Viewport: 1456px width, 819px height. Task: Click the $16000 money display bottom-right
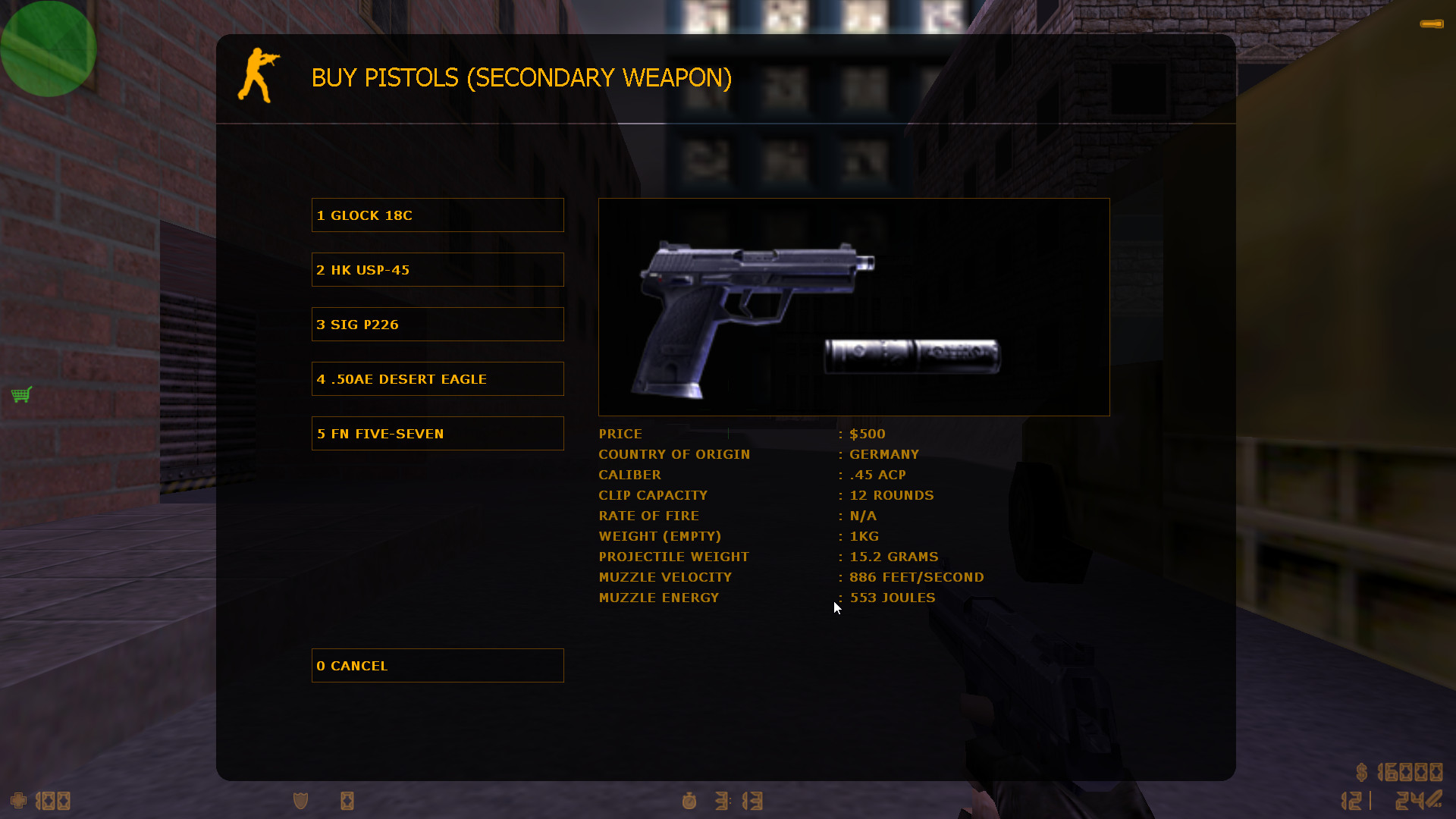tap(1399, 773)
